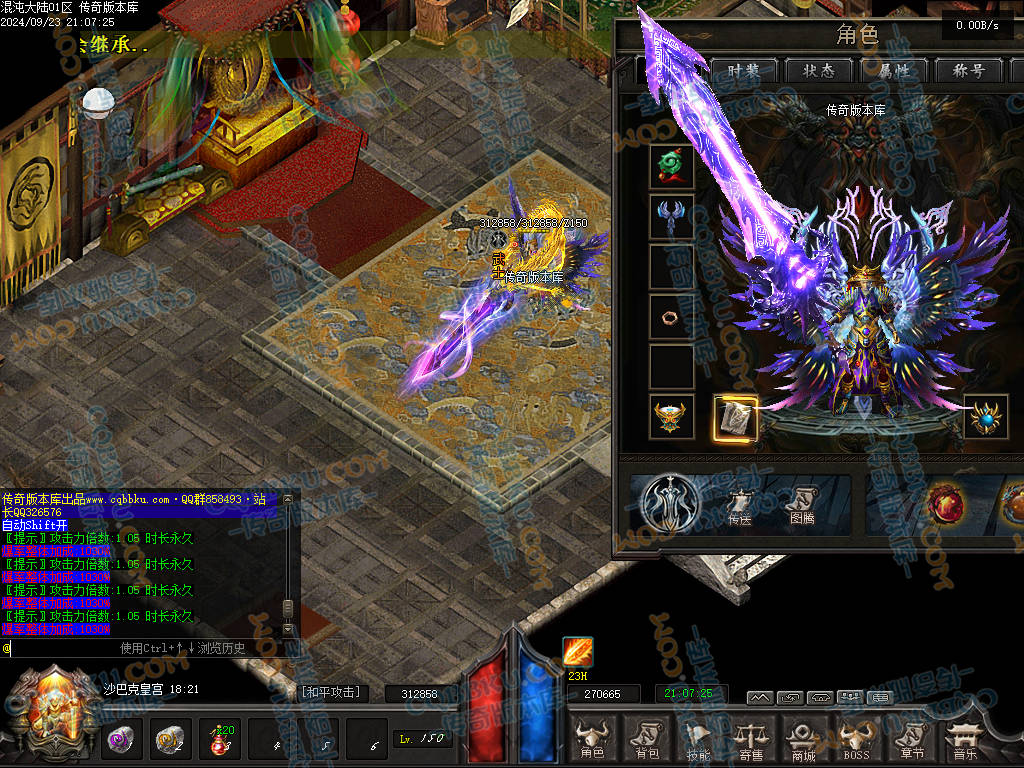Select the green jade pendant equipment slot
This screenshot has height=768, width=1024.
point(671,167)
